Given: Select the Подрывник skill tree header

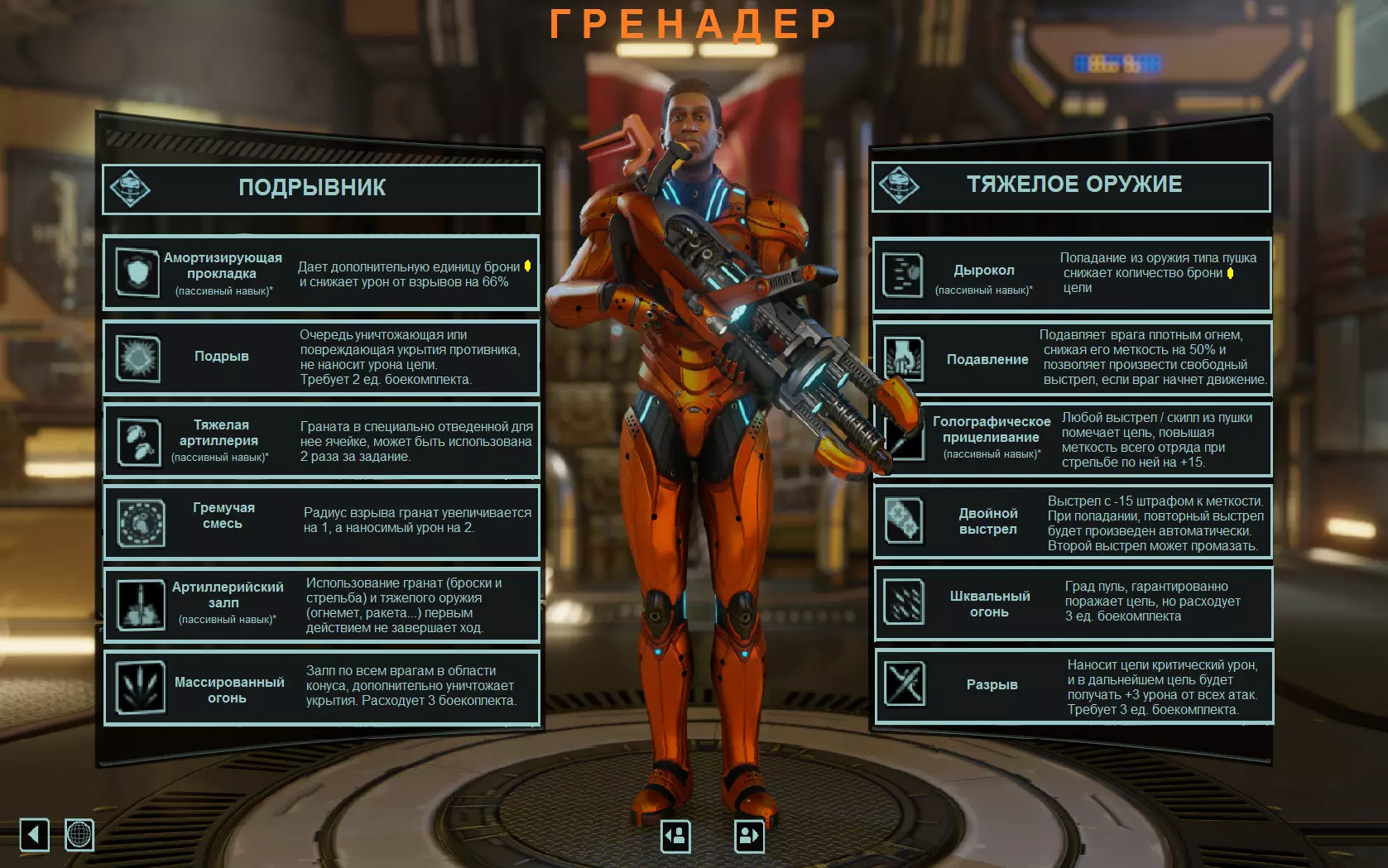Looking at the screenshot, I should click(321, 189).
